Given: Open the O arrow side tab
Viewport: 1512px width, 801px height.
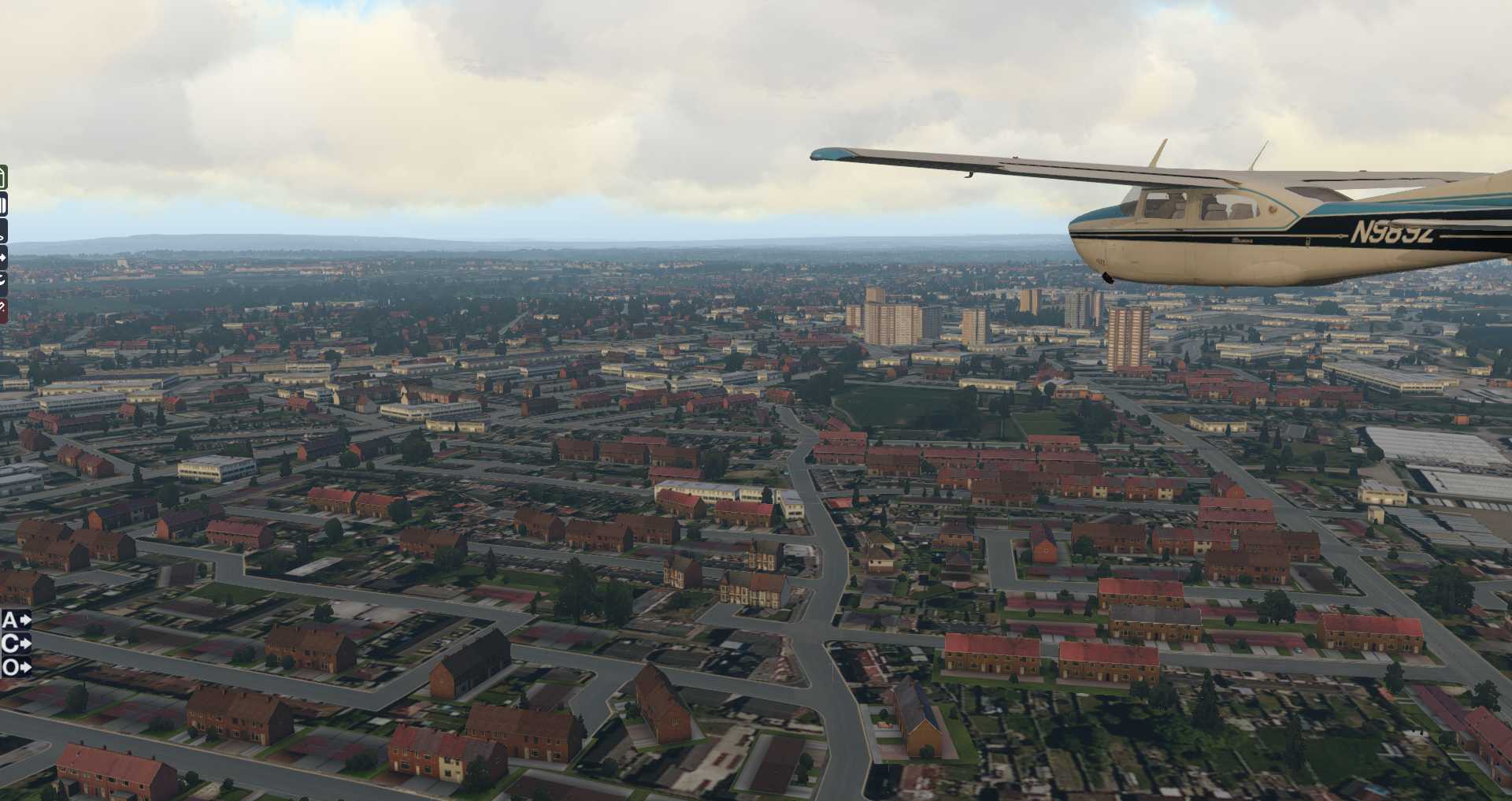Looking at the screenshot, I should (x=15, y=668).
